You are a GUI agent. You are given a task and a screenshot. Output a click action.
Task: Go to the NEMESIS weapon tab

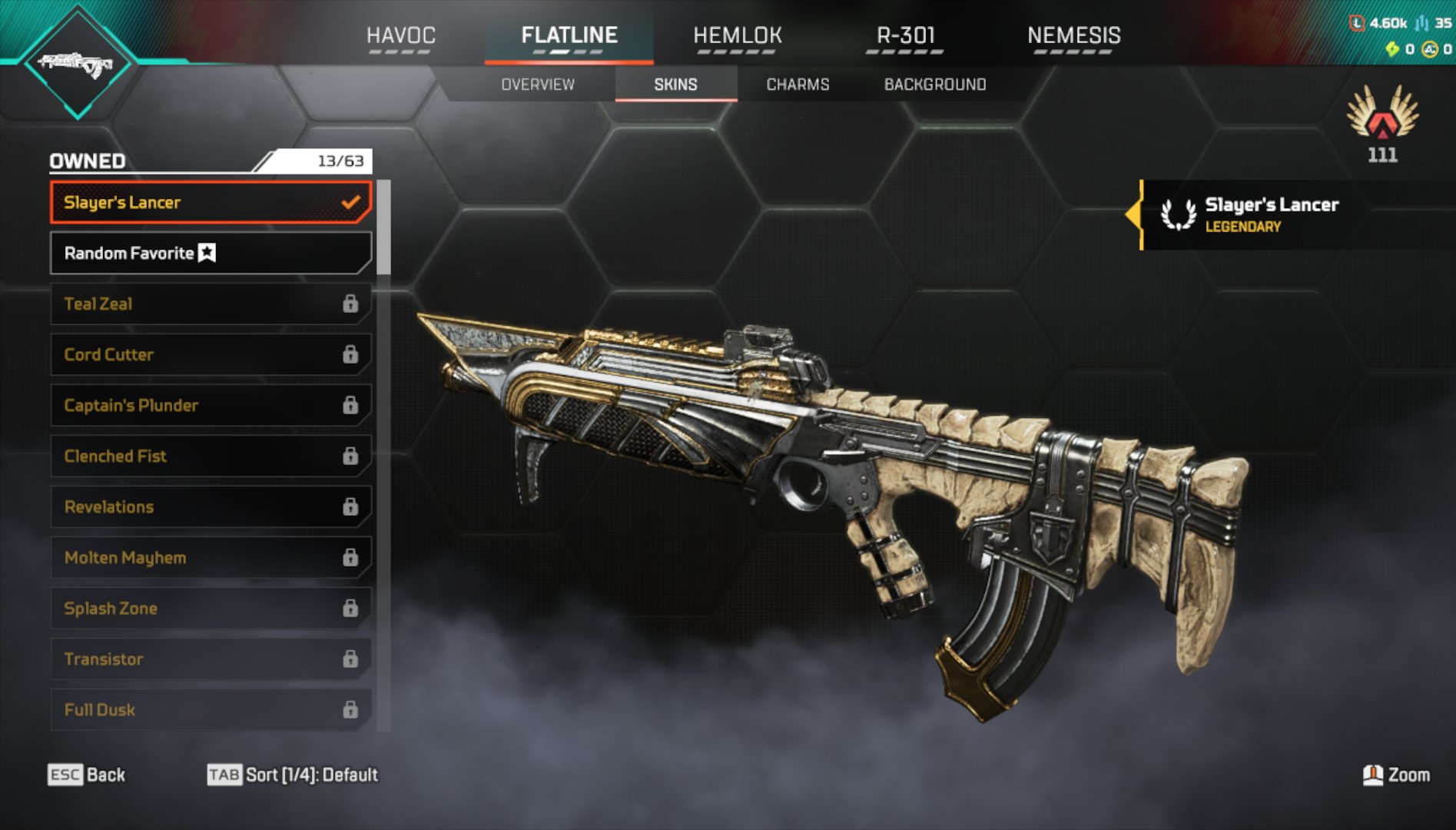coord(1073,35)
